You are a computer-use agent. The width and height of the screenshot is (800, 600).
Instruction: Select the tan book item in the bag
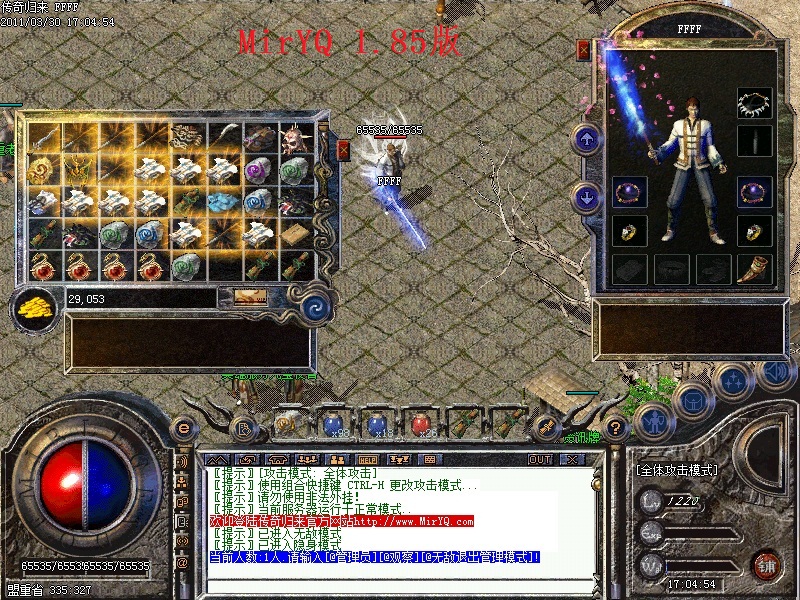(296, 234)
